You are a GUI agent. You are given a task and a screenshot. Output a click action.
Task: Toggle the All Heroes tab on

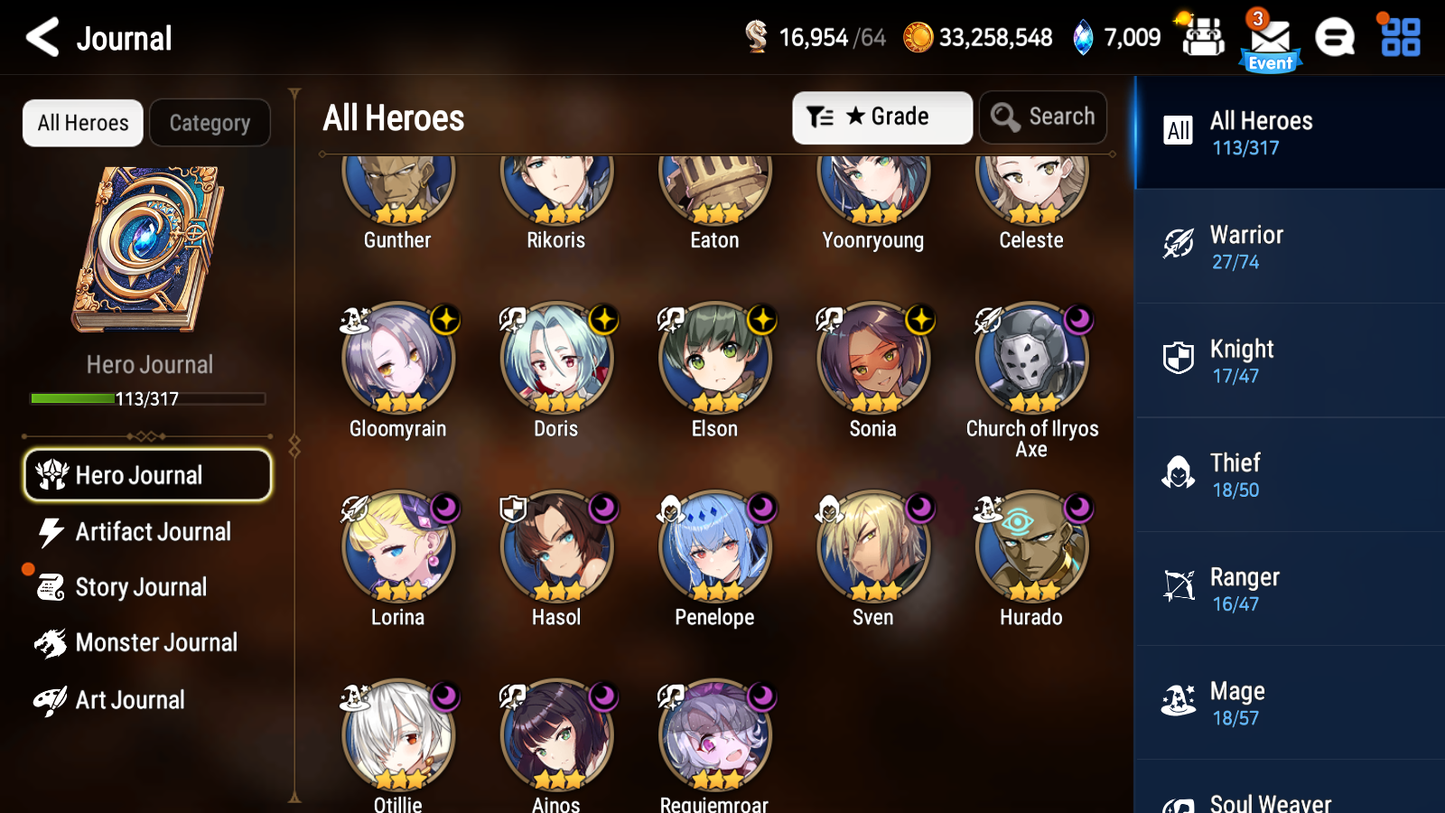click(x=82, y=123)
